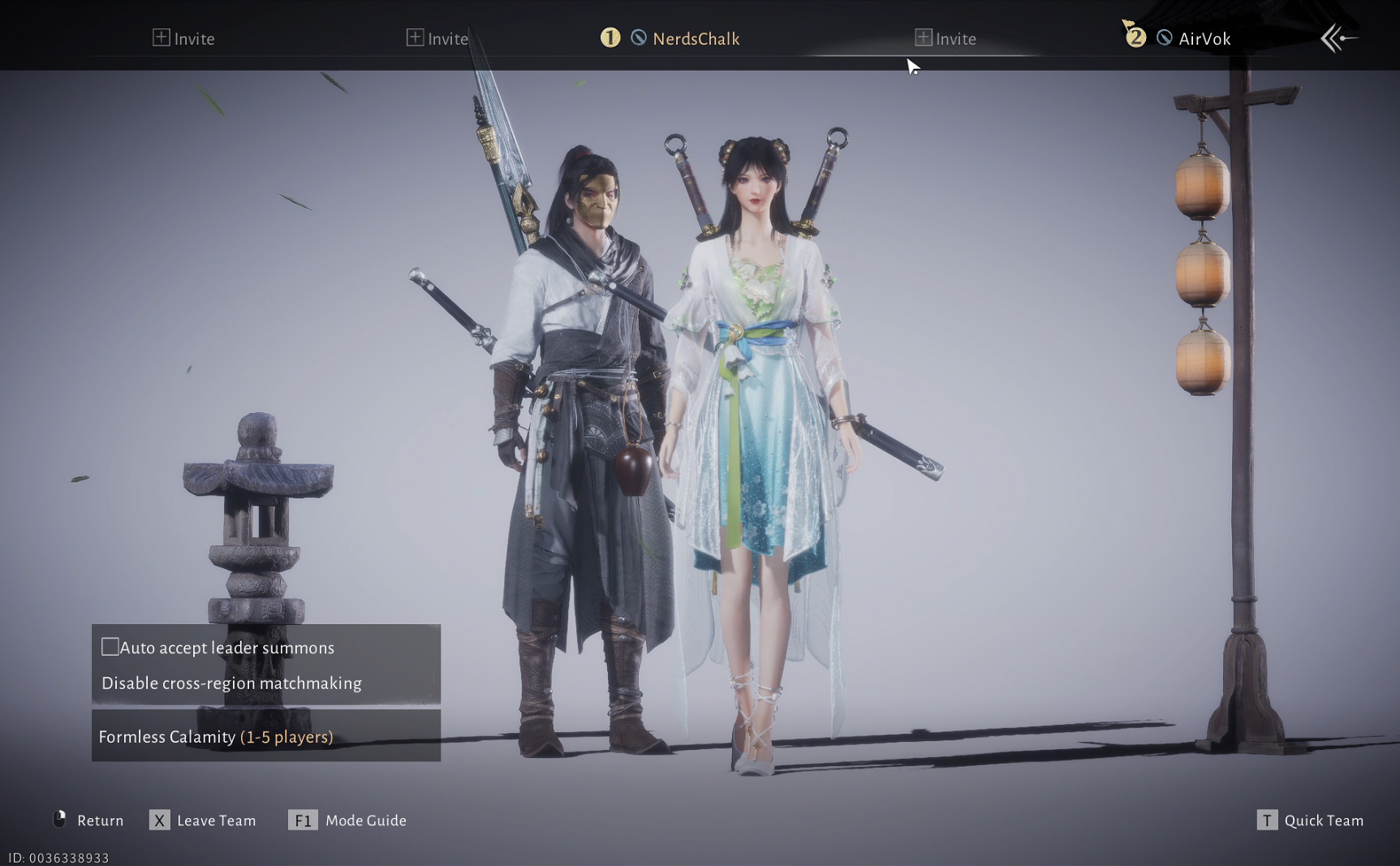Open the Mode Guide
Image resolution: width=1400 pixels, height=866 pixels.
pos(348,821)
